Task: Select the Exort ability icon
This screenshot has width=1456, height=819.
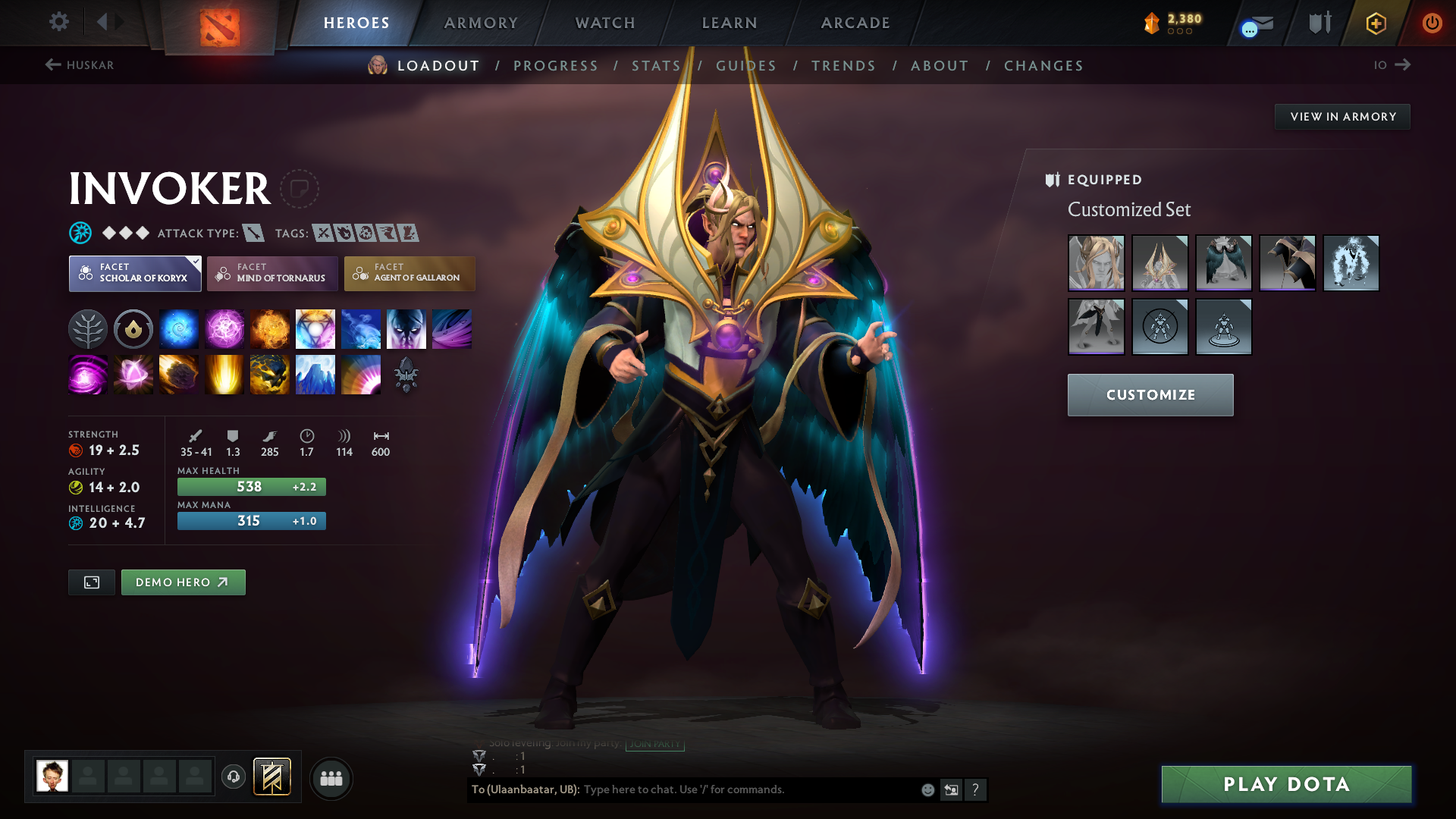Action: (x=270, y=328)
